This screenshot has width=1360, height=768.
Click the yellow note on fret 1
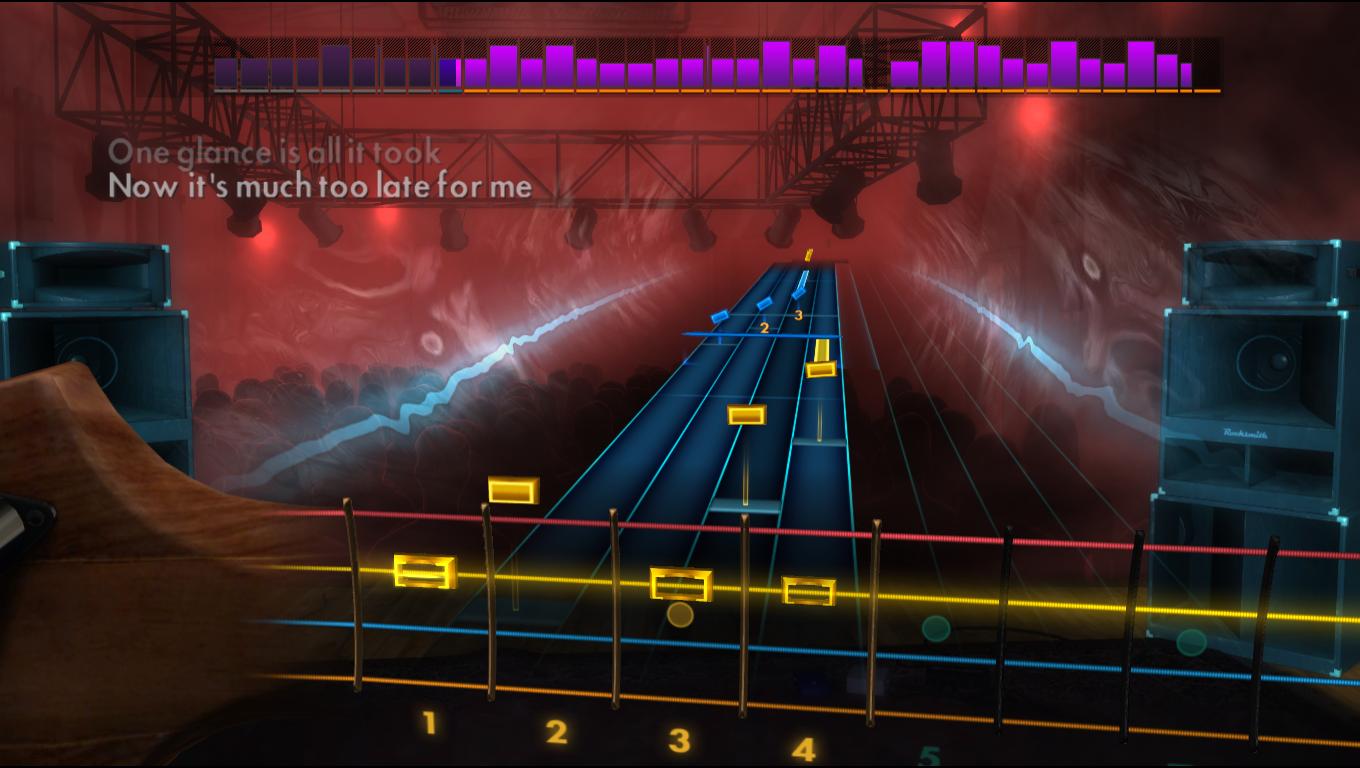tap(424, 572)
